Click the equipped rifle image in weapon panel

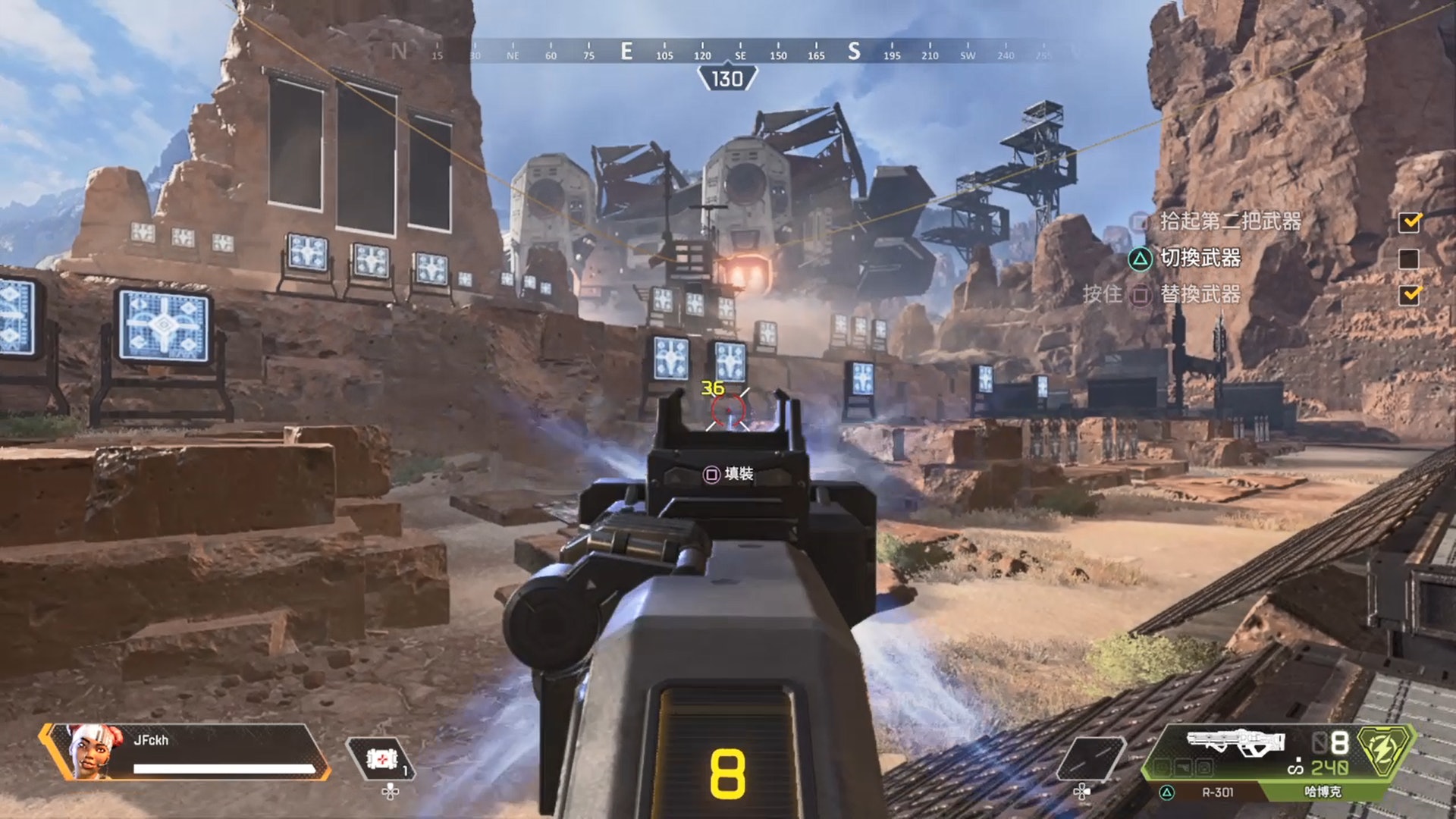pos(1235,742)
